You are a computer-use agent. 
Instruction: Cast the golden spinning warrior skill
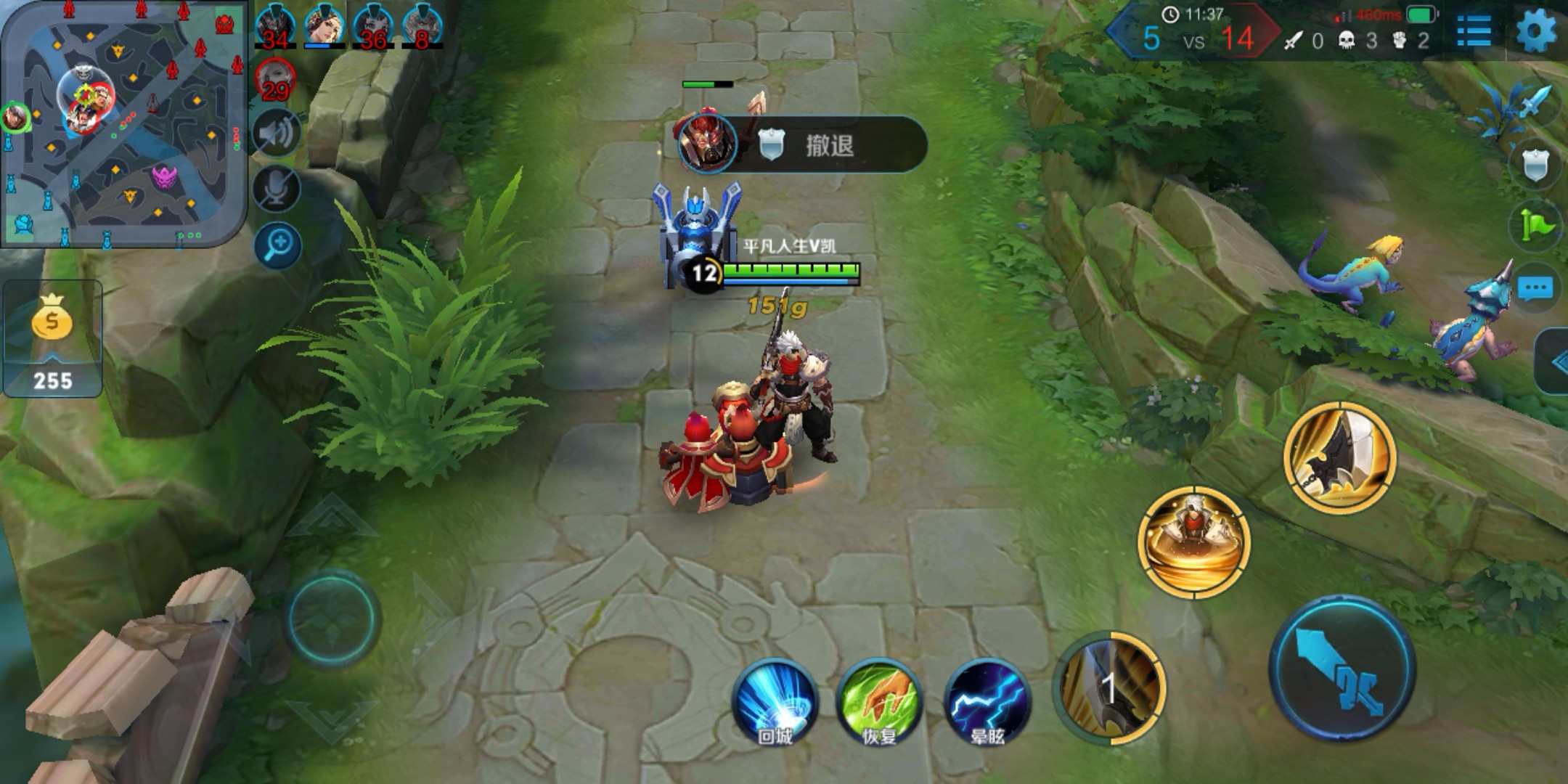click(1194, 542)
